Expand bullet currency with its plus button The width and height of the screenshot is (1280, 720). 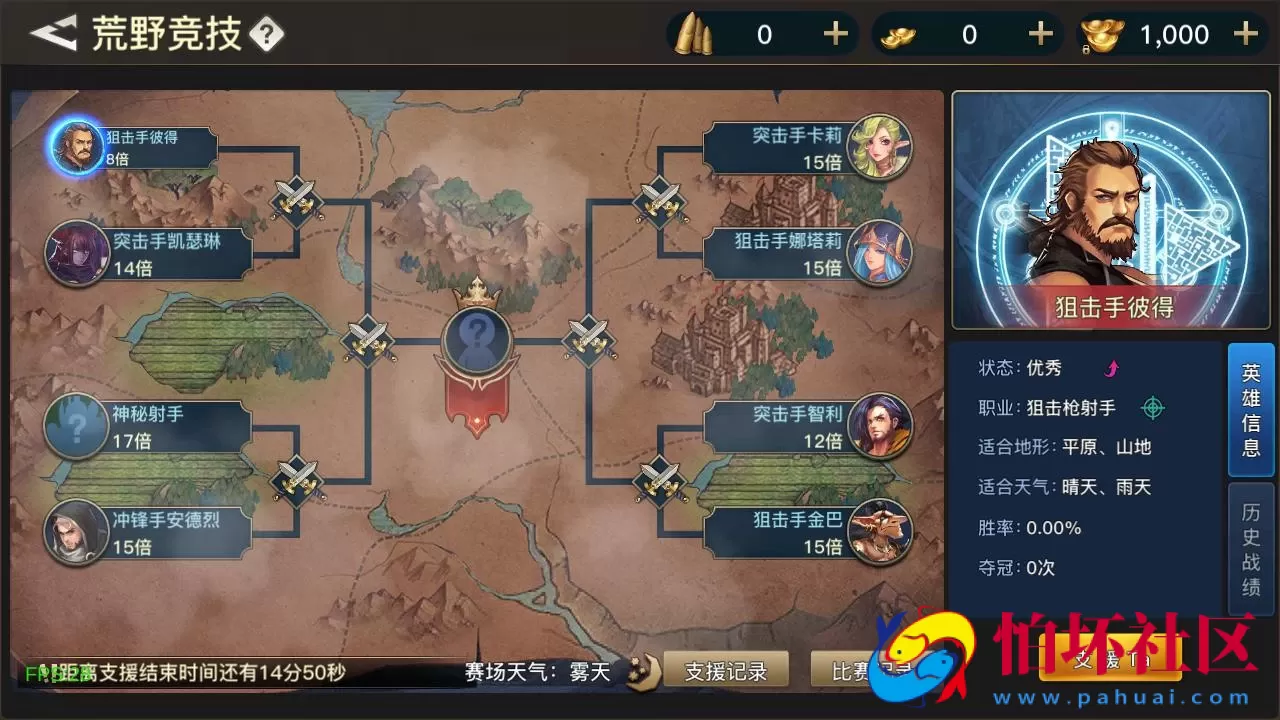(836, 33)
